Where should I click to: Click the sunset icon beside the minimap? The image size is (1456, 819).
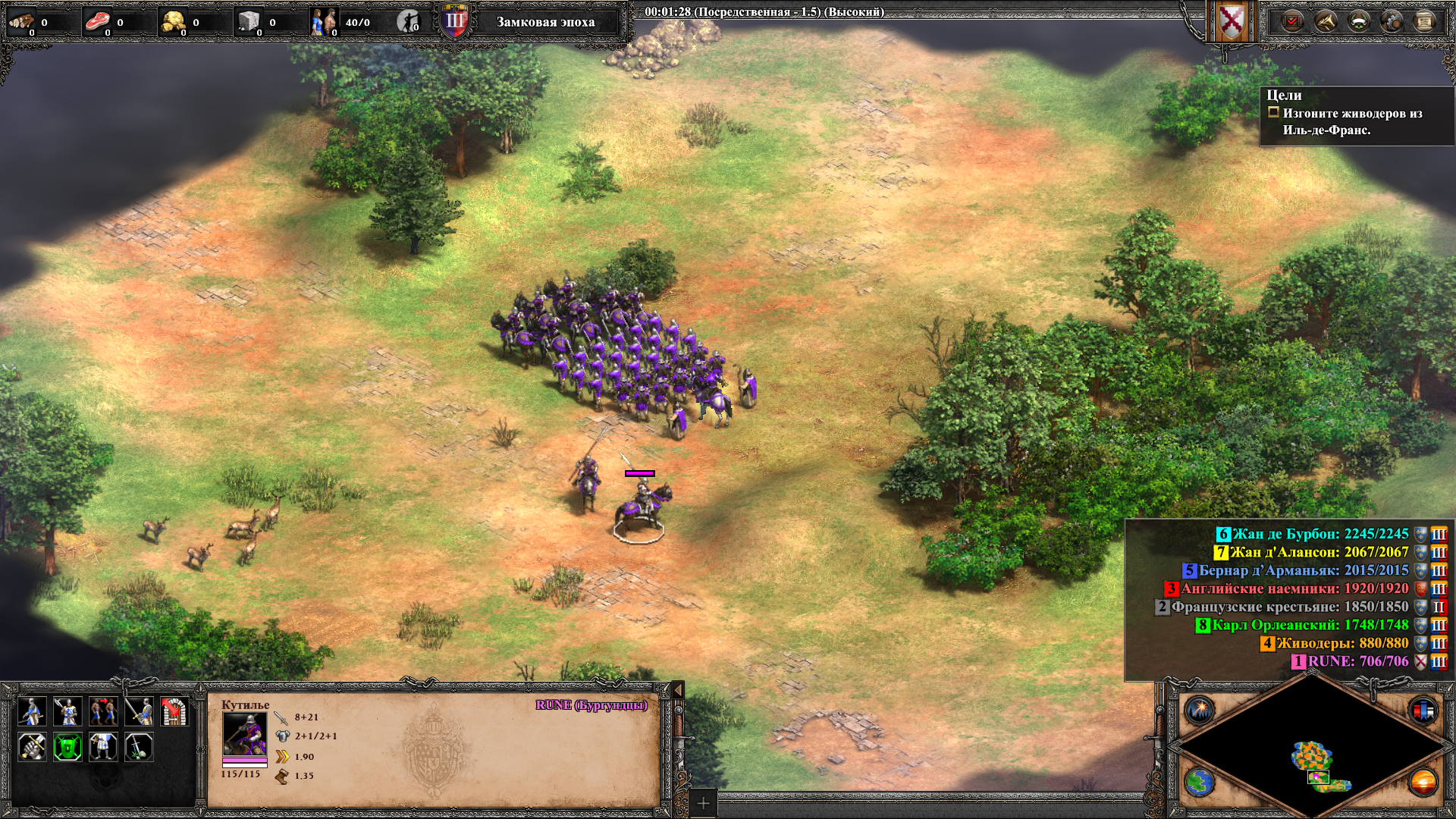[x=1423, y=782]
